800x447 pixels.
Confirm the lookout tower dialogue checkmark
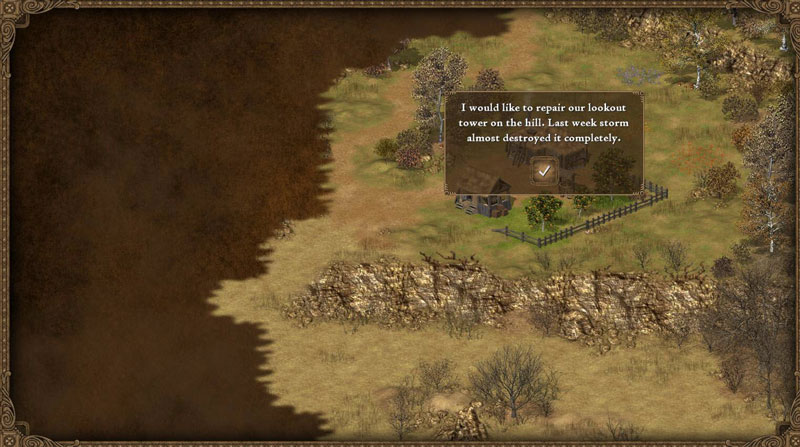pyautogui.click(x=543, y=170)
